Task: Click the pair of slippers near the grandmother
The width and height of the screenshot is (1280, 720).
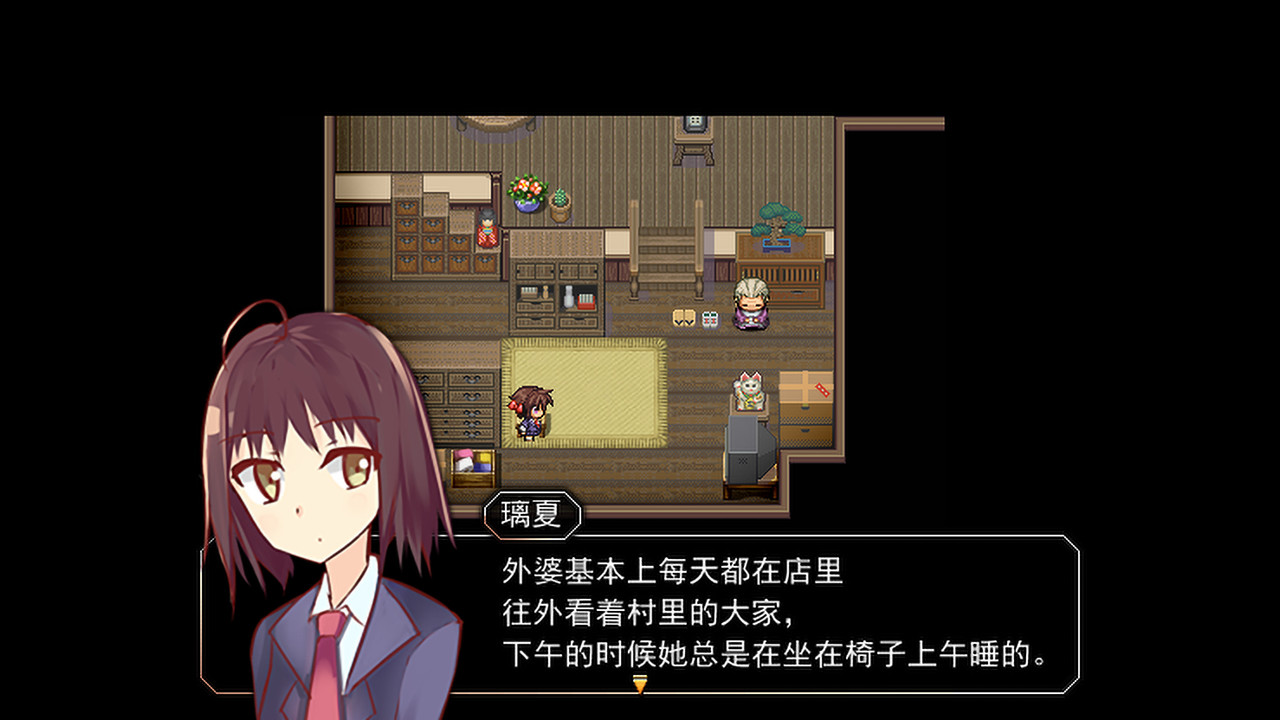Action: [684, 317]
